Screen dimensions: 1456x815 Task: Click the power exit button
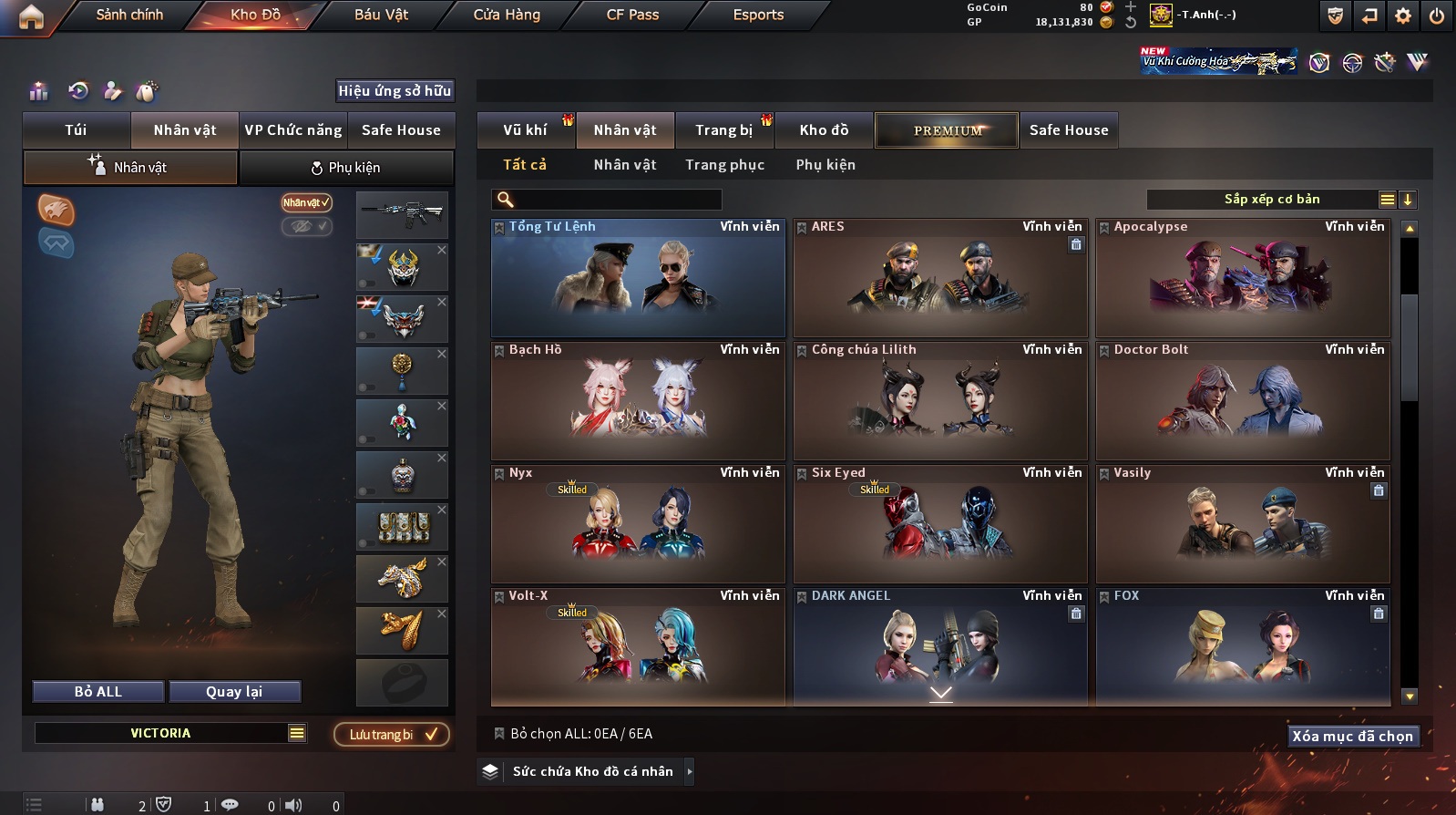[1437, 15]
